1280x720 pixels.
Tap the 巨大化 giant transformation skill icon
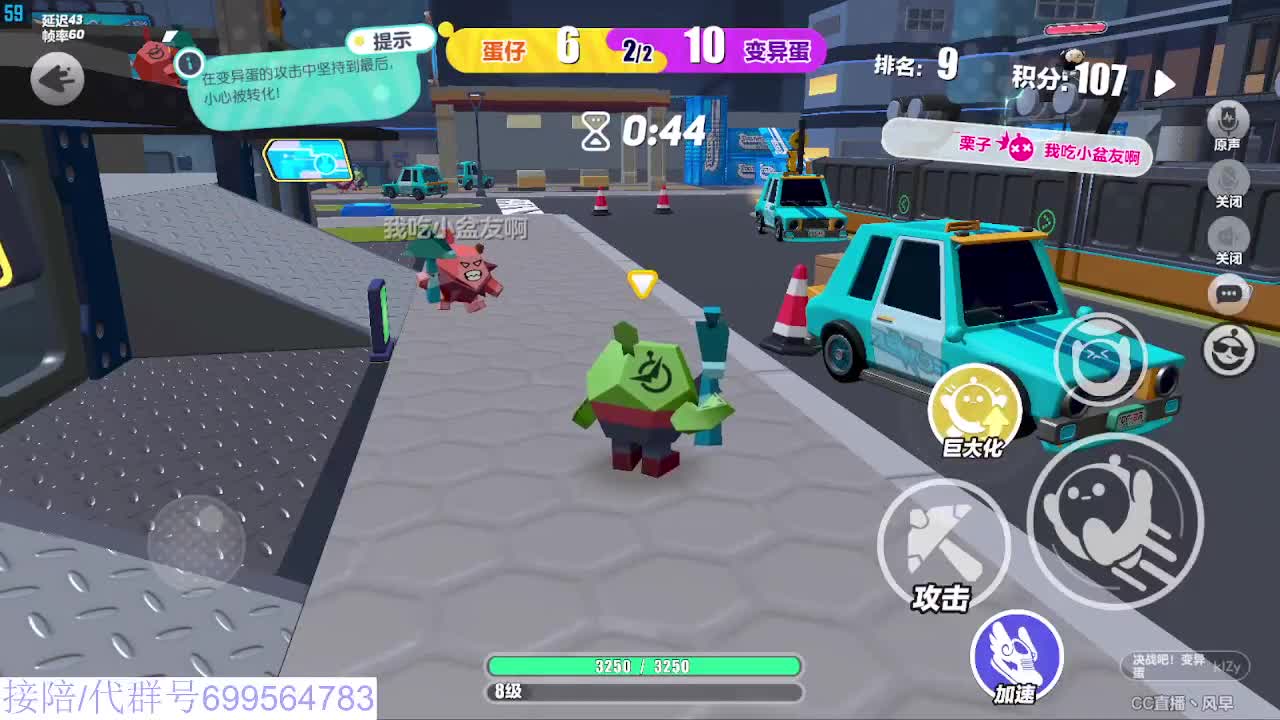(975, 400)
